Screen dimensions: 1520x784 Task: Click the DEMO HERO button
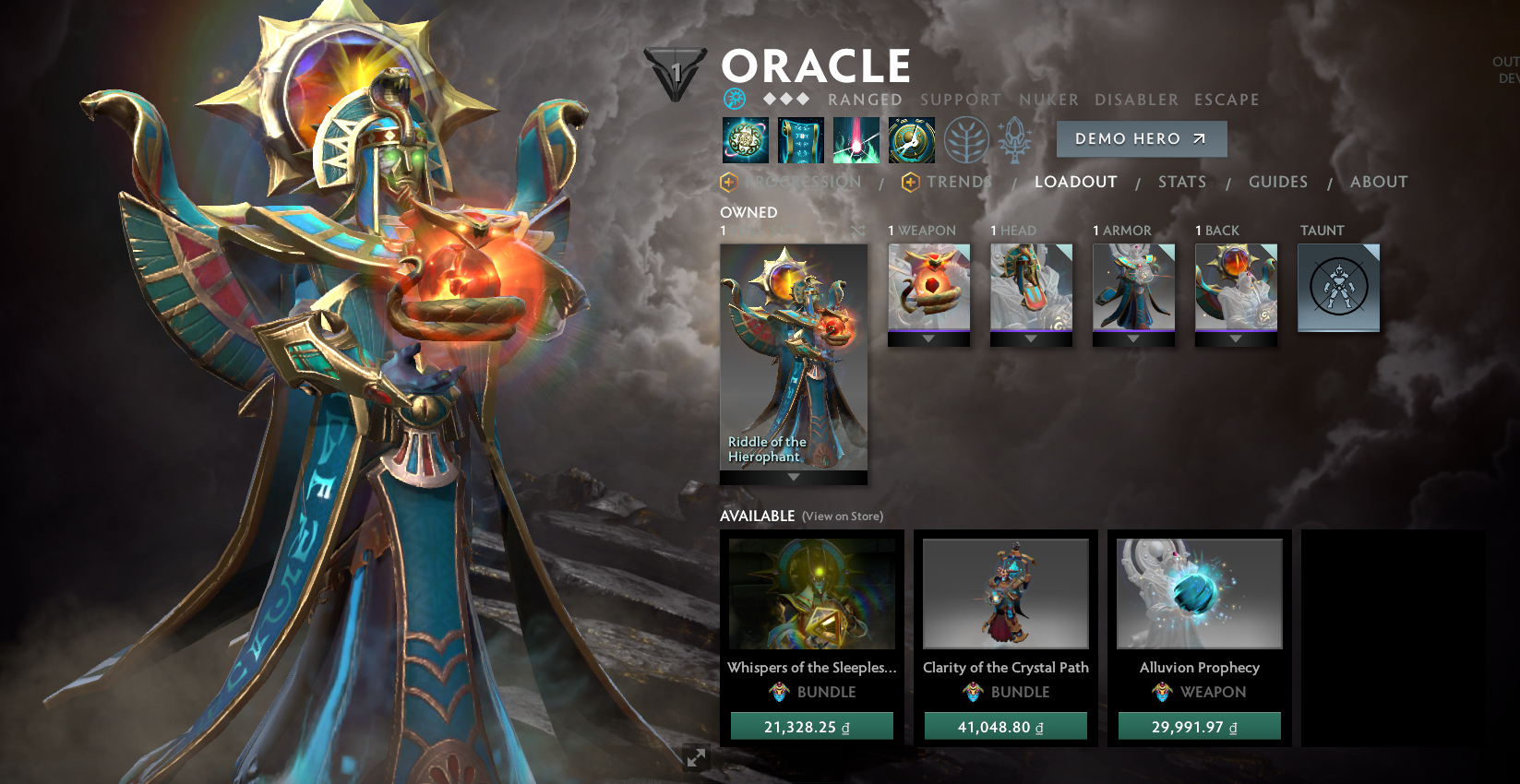click(x=1142, y=139)
